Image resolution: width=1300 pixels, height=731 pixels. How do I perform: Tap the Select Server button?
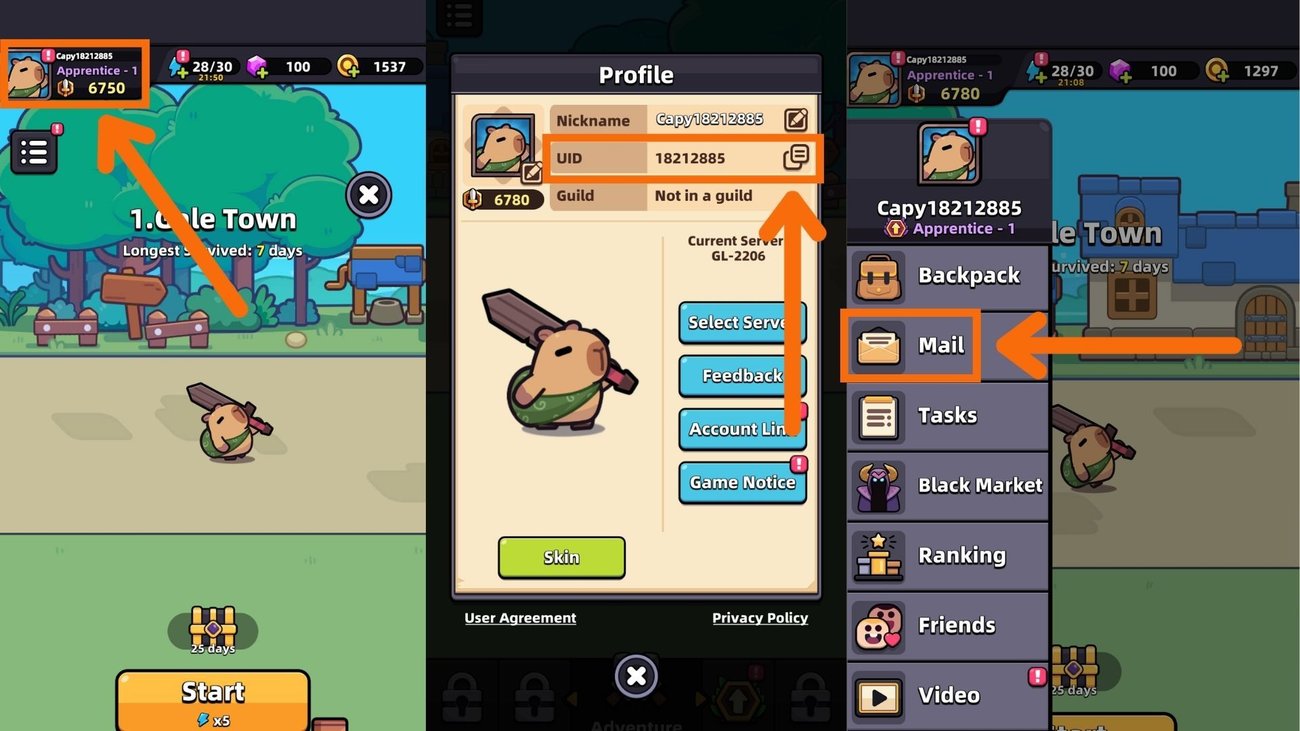(741, 322)
